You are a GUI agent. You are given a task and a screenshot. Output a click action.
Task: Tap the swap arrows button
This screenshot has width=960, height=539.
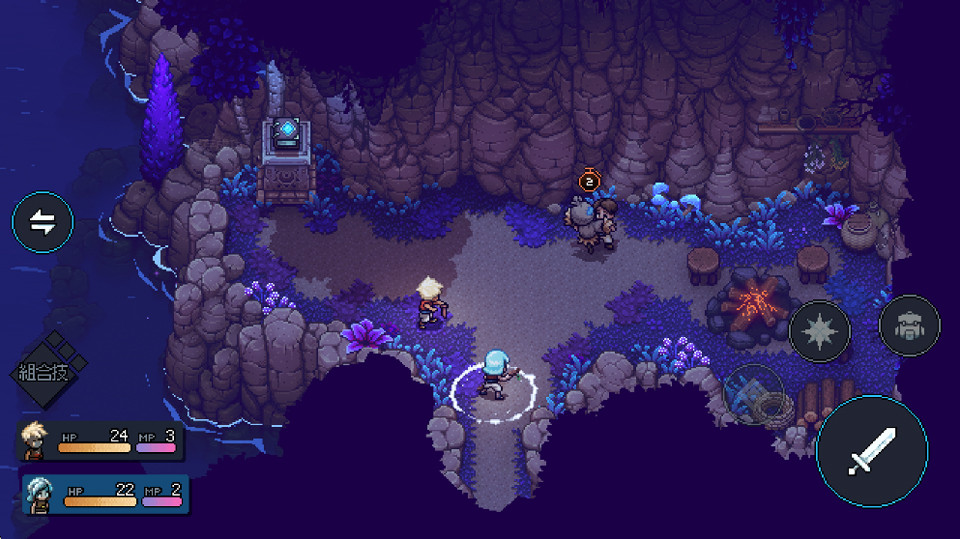tap(43, 223)
